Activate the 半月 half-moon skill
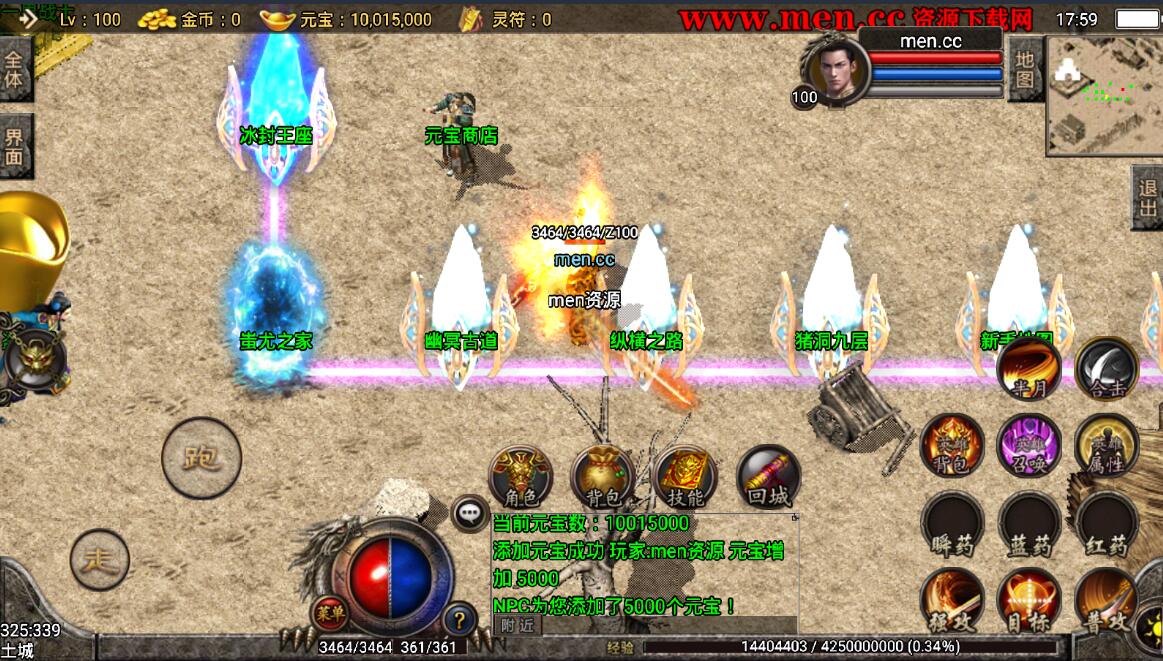The height and width of the screenshot is (661, 1163). [x=1028, y=368]
